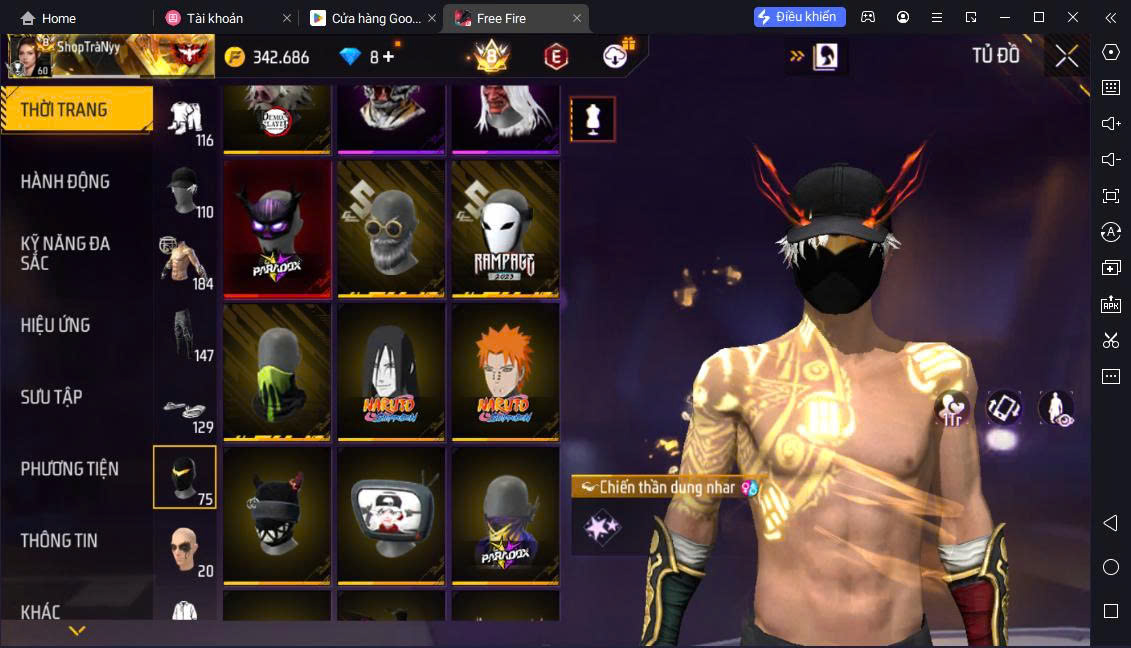Close the TỦ ĐỒ wardrobe screen
The image size is (1131, 648).
click(1067, 56)
